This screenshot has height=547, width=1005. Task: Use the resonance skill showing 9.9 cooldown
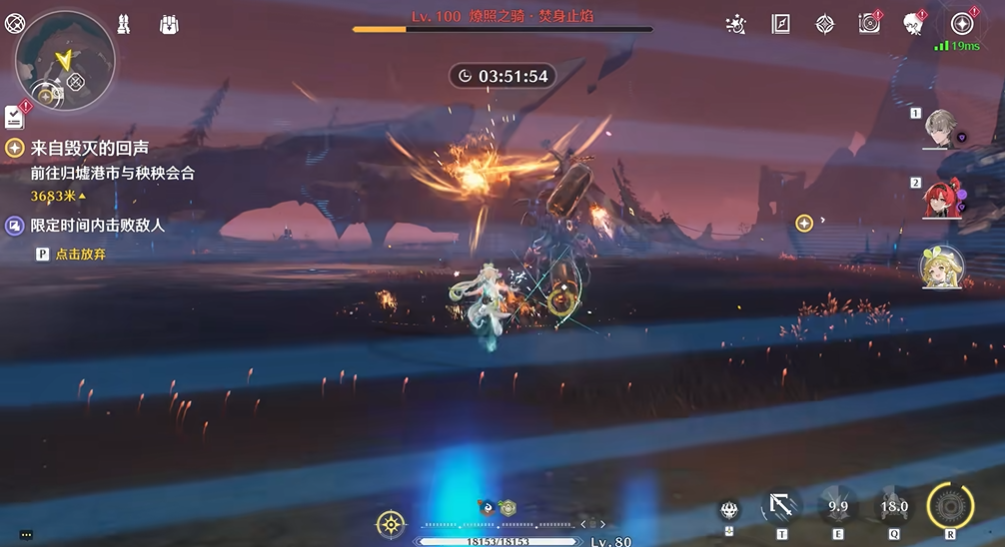click(838, 506)
